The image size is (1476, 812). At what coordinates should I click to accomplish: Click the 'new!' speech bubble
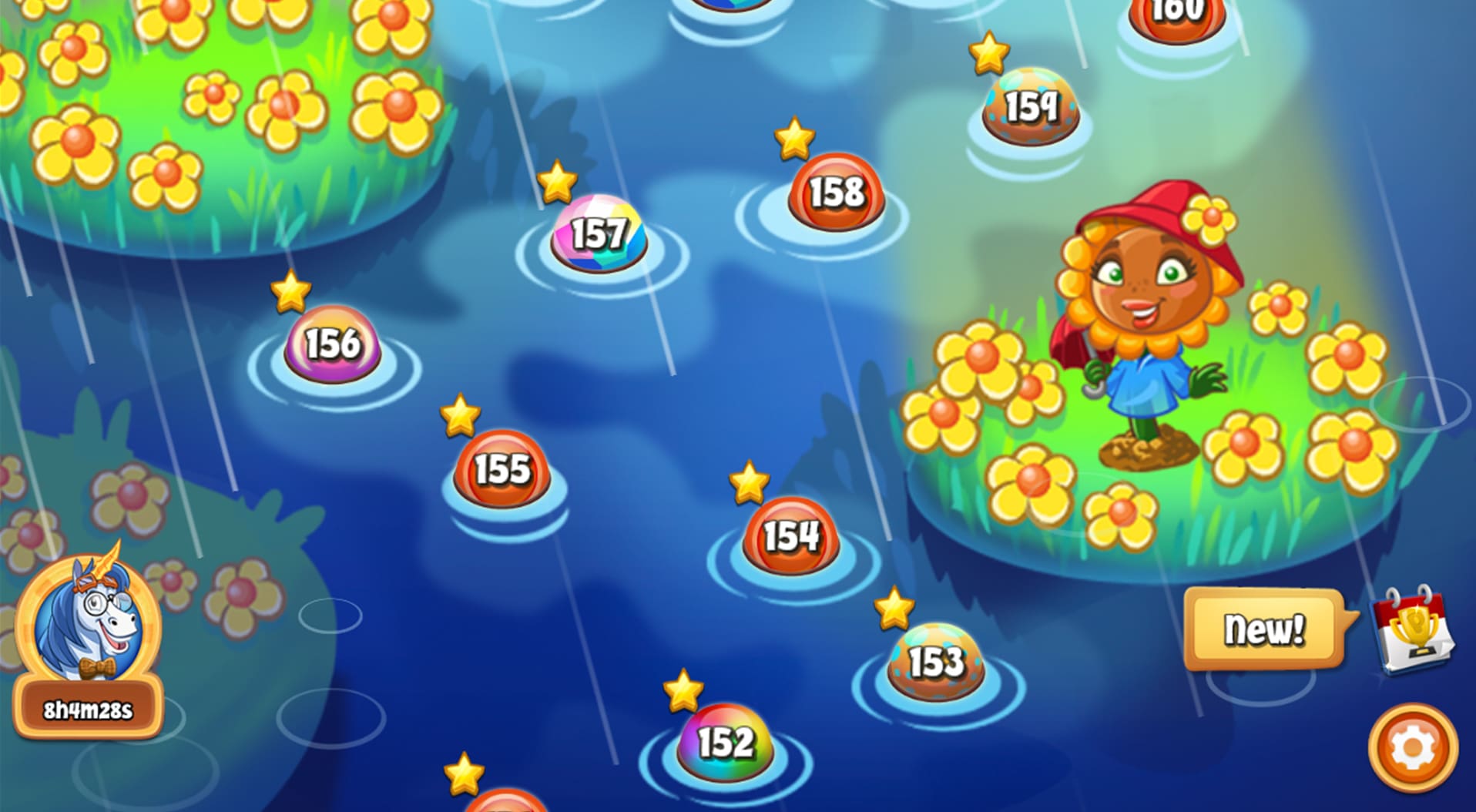(1266, 628)
